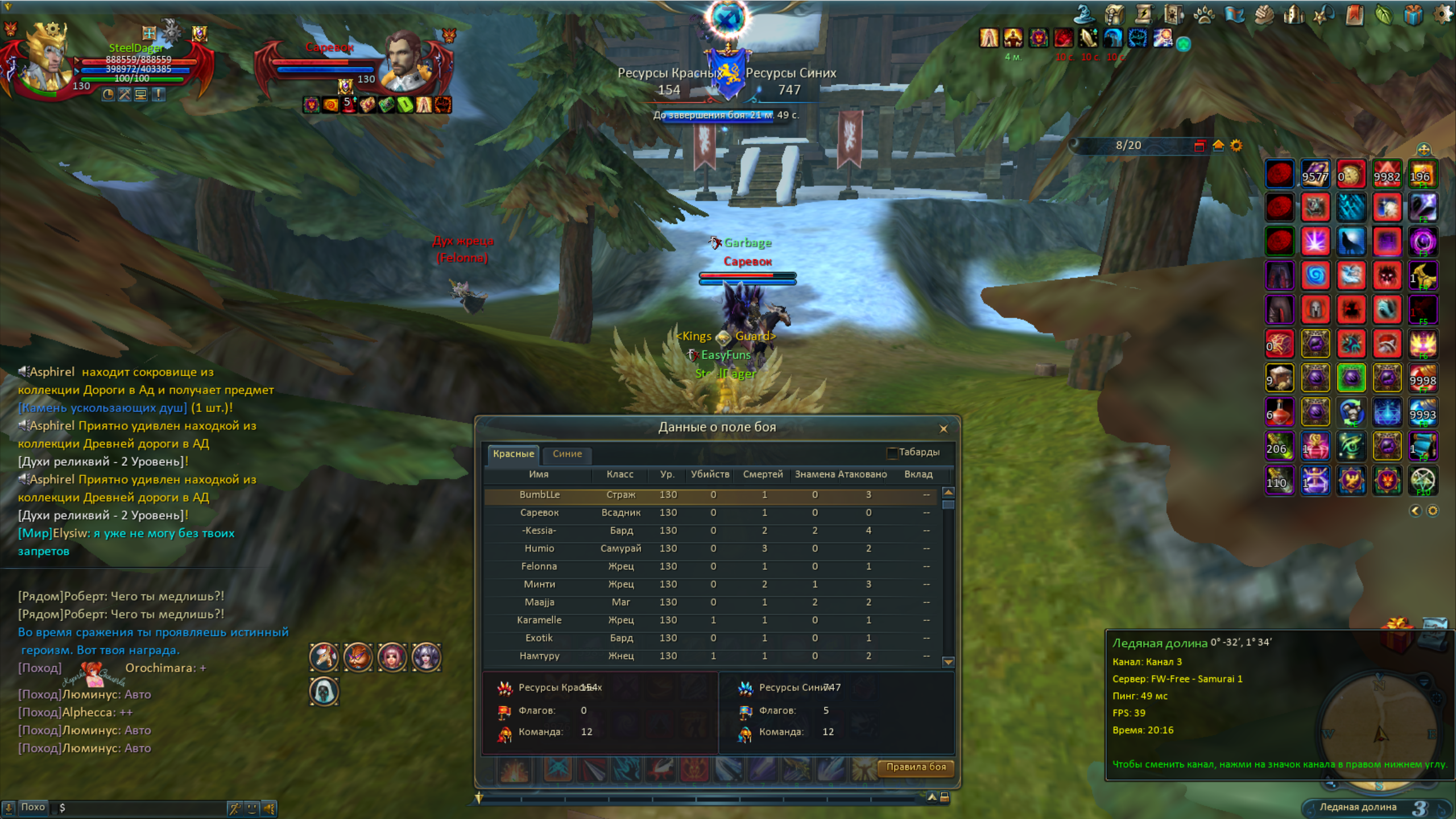Screen dimensions: 1456x819
Task: Open the backpack inventory icon
Action: pos(1114,15)
